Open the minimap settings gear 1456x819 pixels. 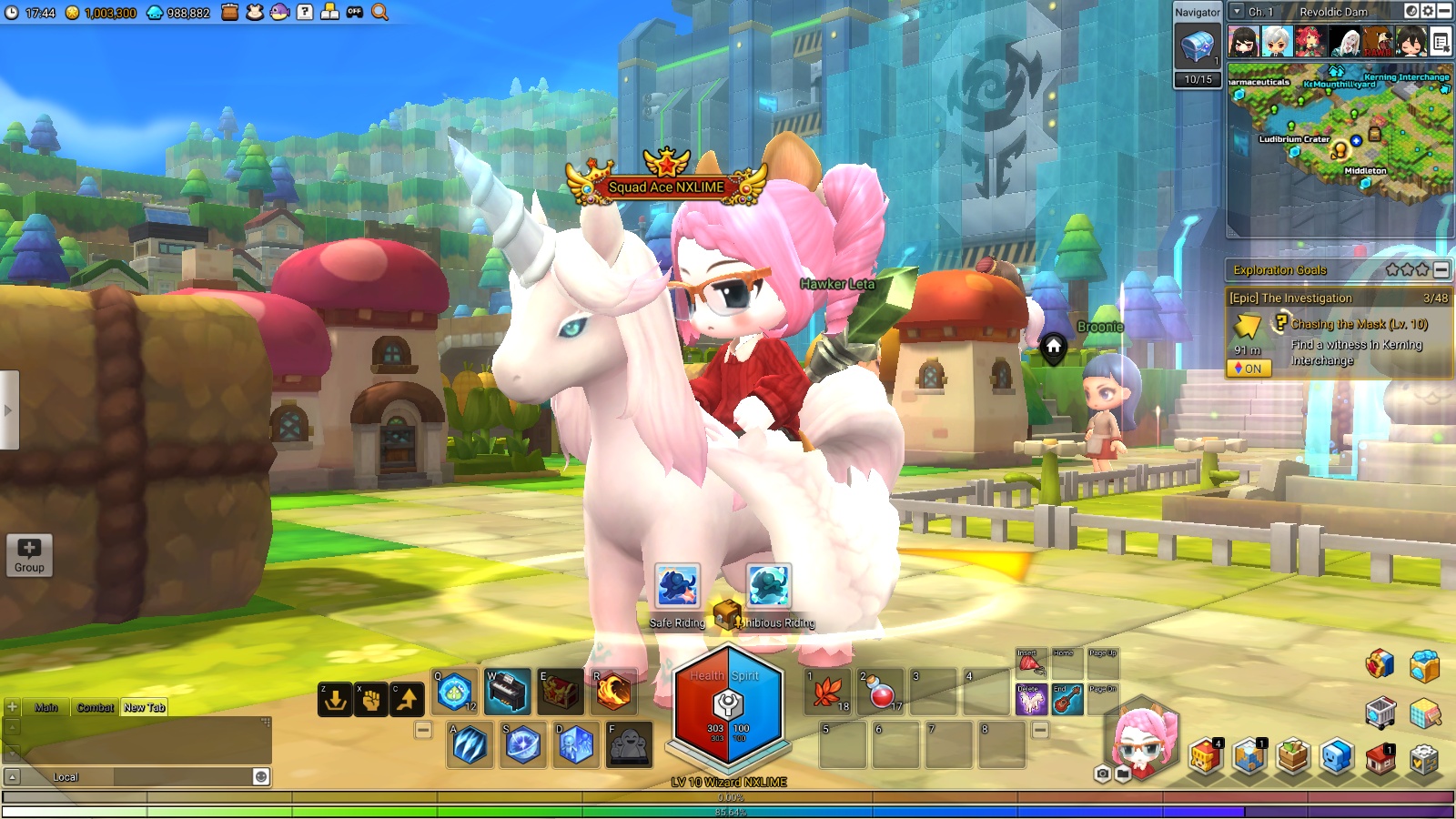[x=1428, y=12]
